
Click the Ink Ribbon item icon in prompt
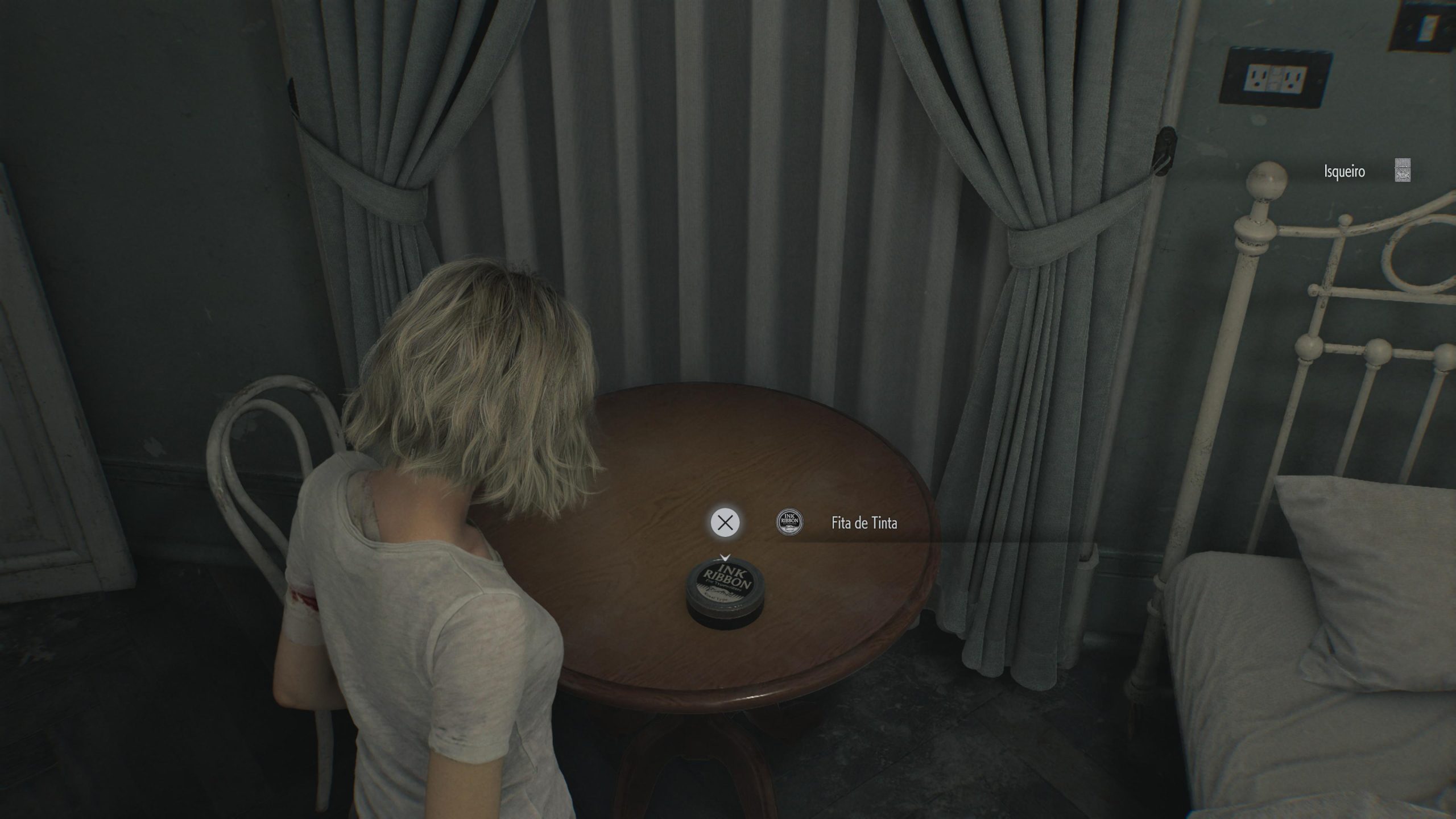tap(790, 522)
